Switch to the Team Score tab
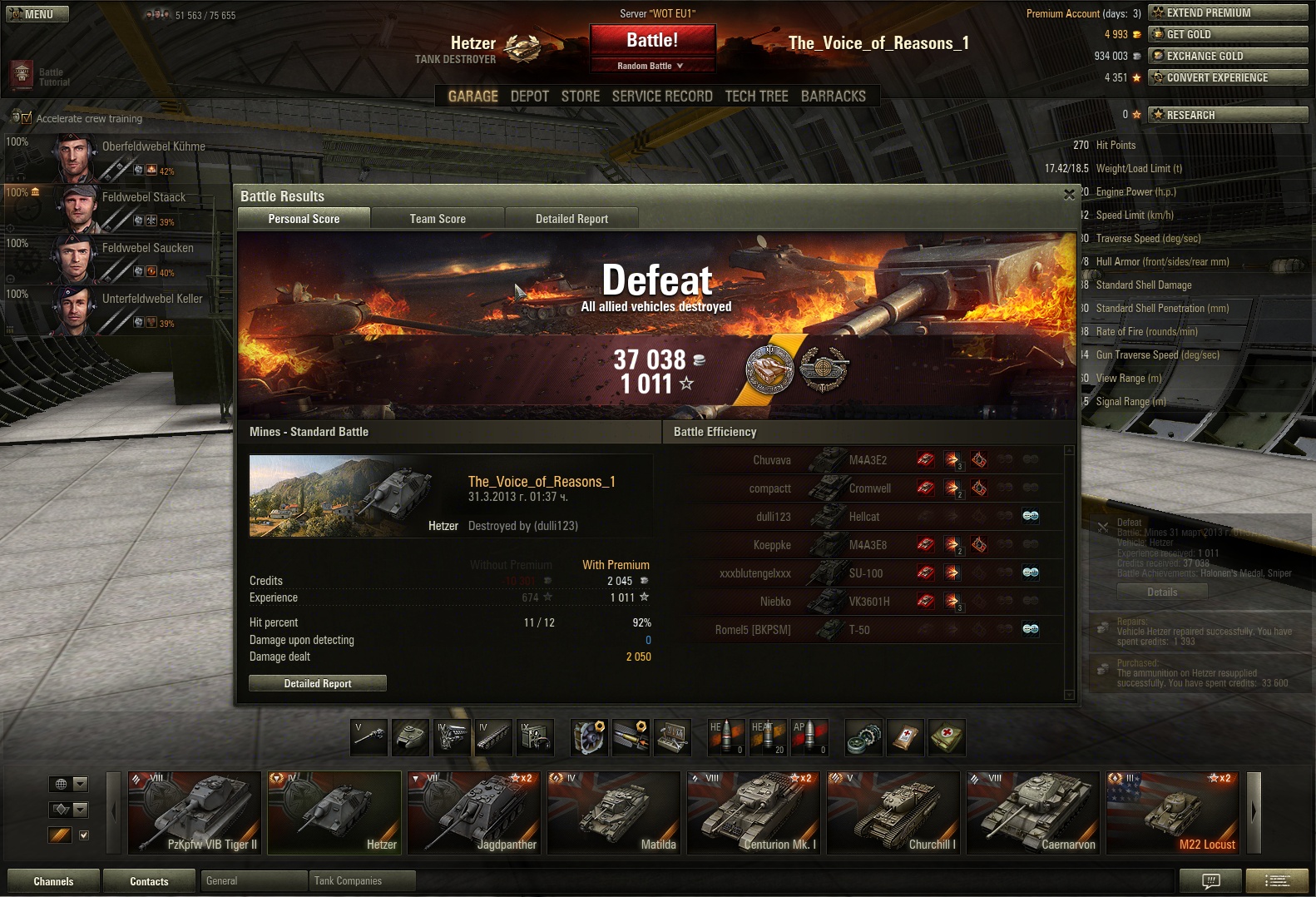Viewport: 1316px width, 897px height. point(438,219)
